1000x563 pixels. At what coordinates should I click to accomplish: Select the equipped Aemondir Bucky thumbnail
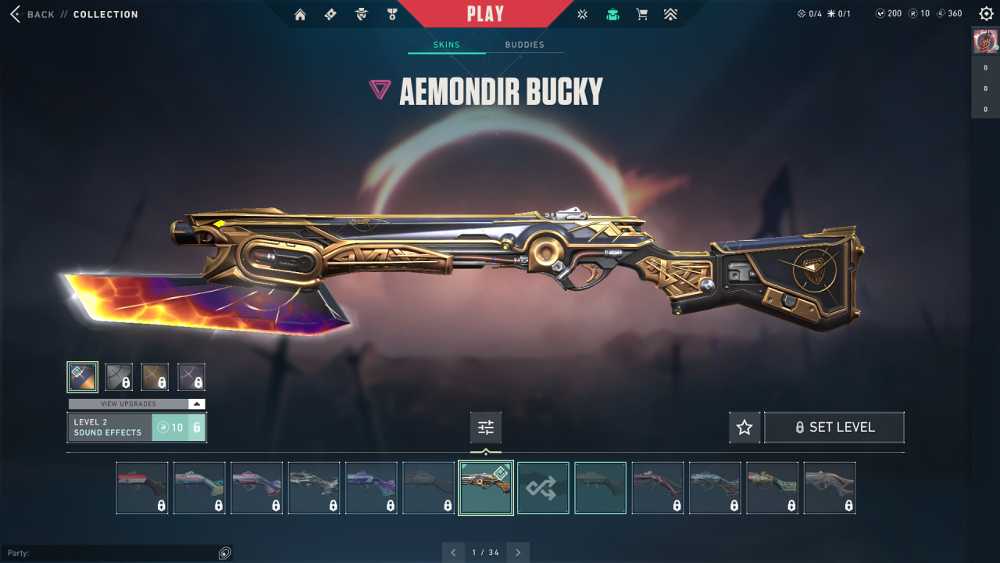tap(486, 488)
